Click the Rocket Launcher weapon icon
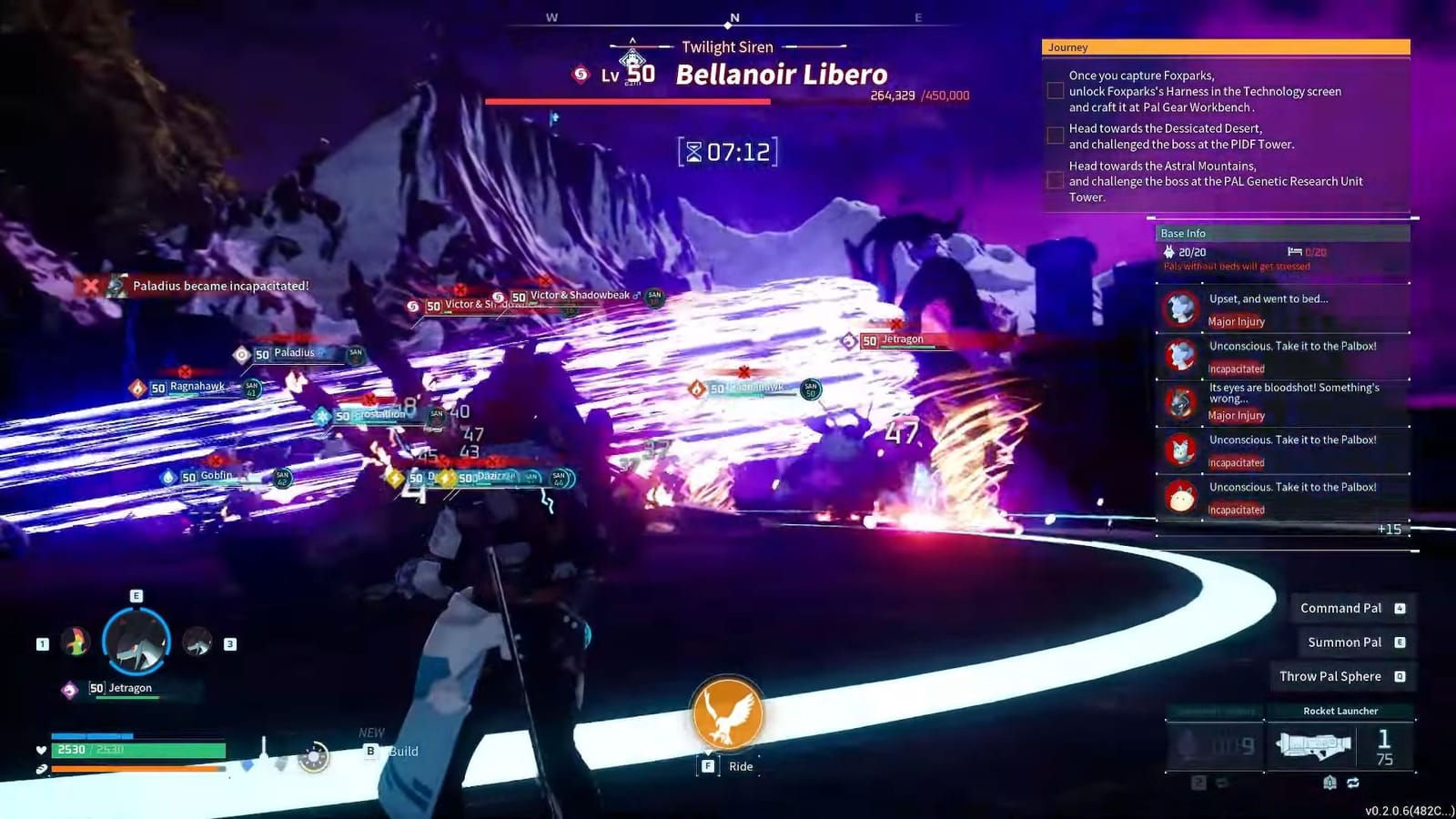 click(1313, 746)
